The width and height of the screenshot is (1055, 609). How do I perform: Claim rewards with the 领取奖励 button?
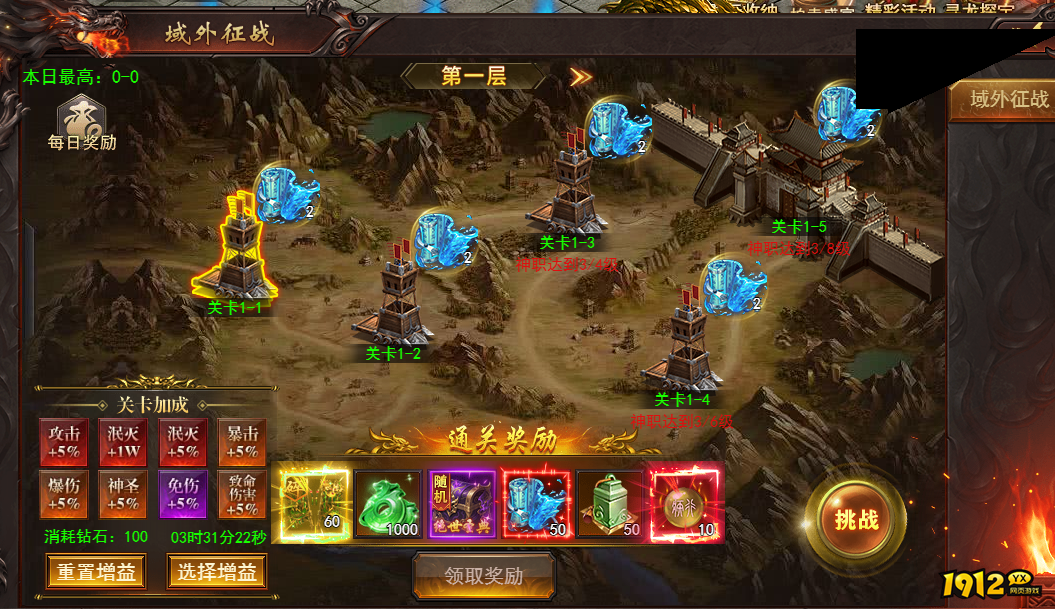484,575
